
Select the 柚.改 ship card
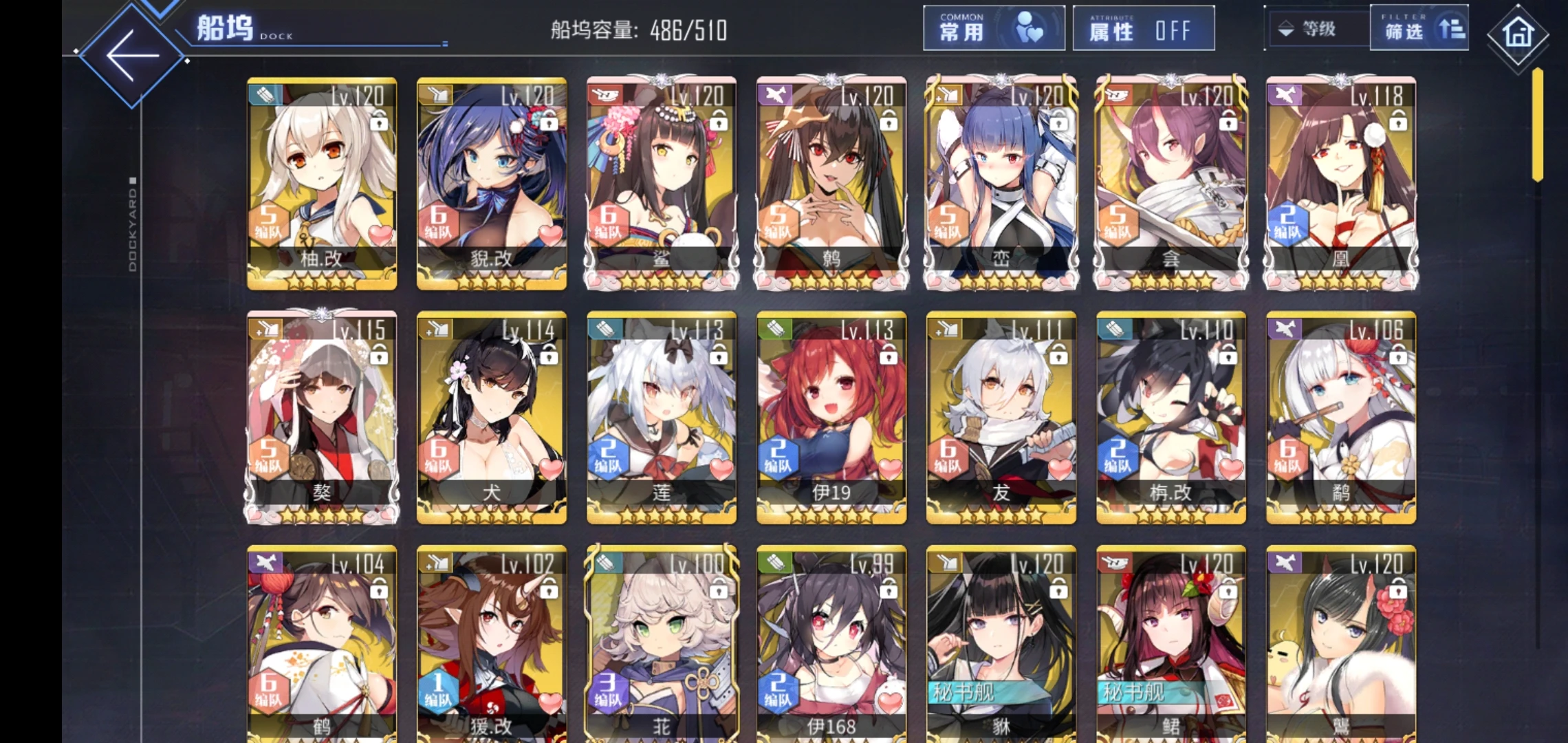322,183
